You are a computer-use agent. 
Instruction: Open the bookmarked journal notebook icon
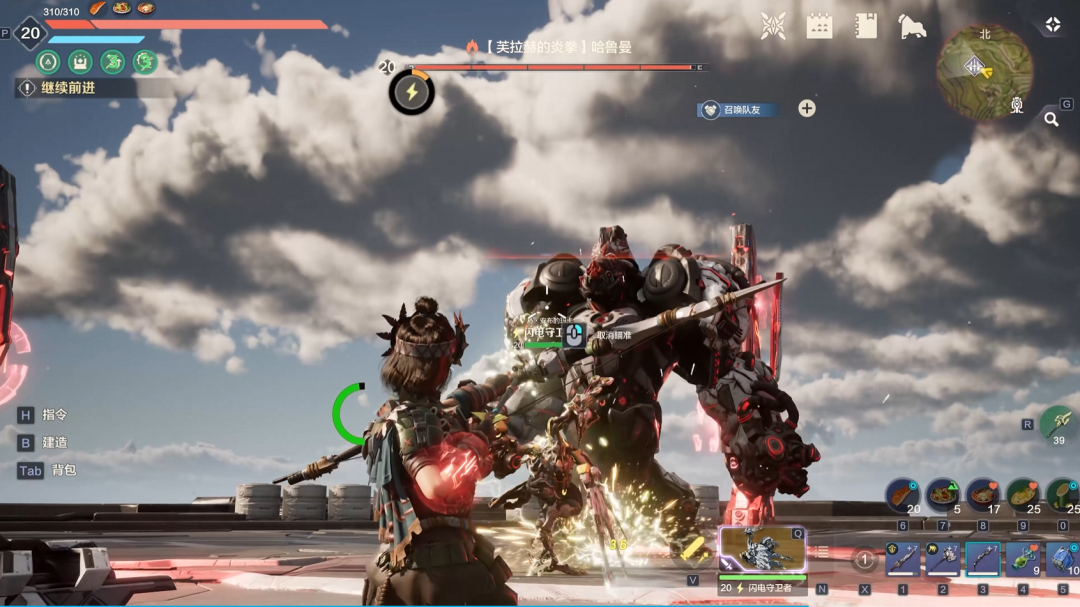(866, 26)
